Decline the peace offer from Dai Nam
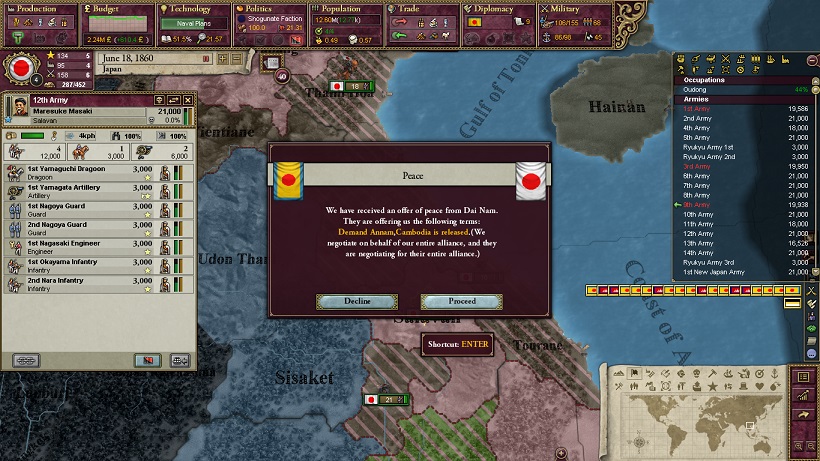 click(x=357, y=301)
